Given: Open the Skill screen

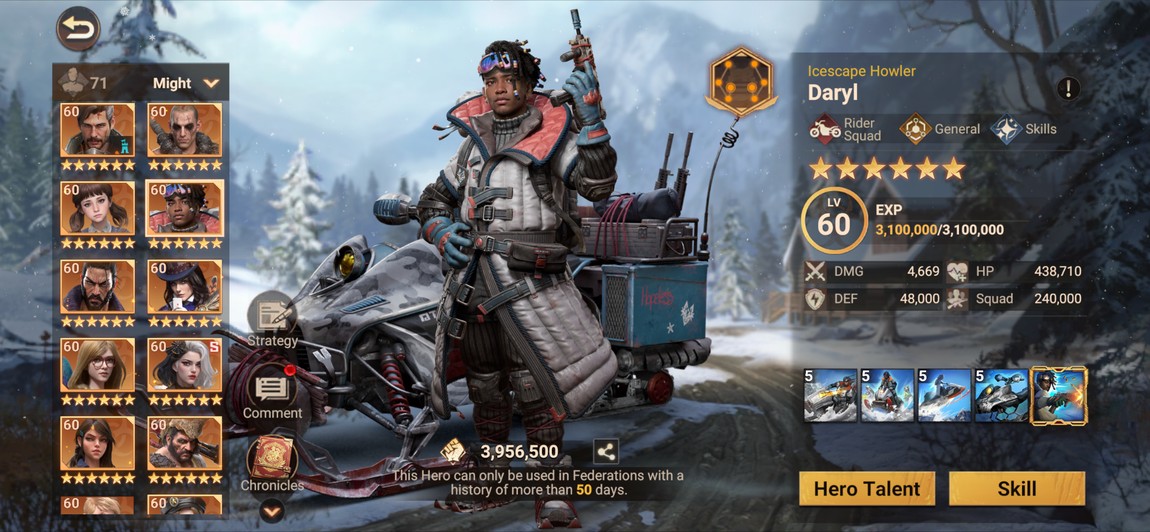Looking at the screenshot, I should (x=1016, y=488).
